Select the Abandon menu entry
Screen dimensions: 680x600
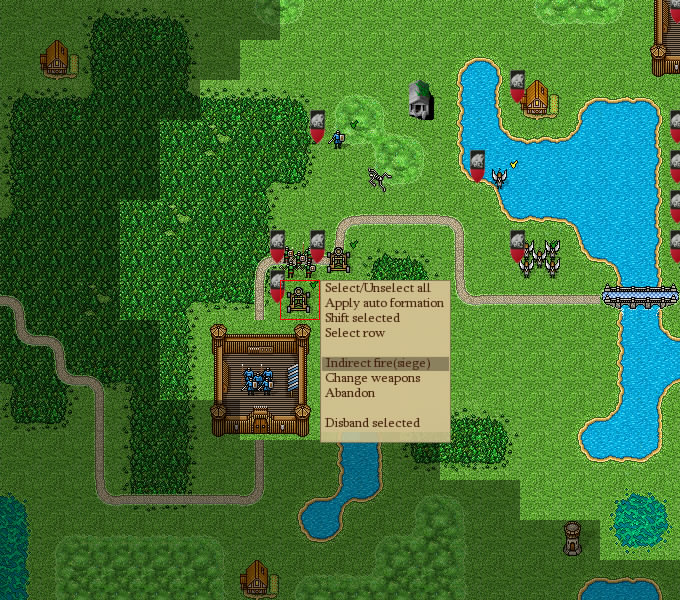[348, 393]
